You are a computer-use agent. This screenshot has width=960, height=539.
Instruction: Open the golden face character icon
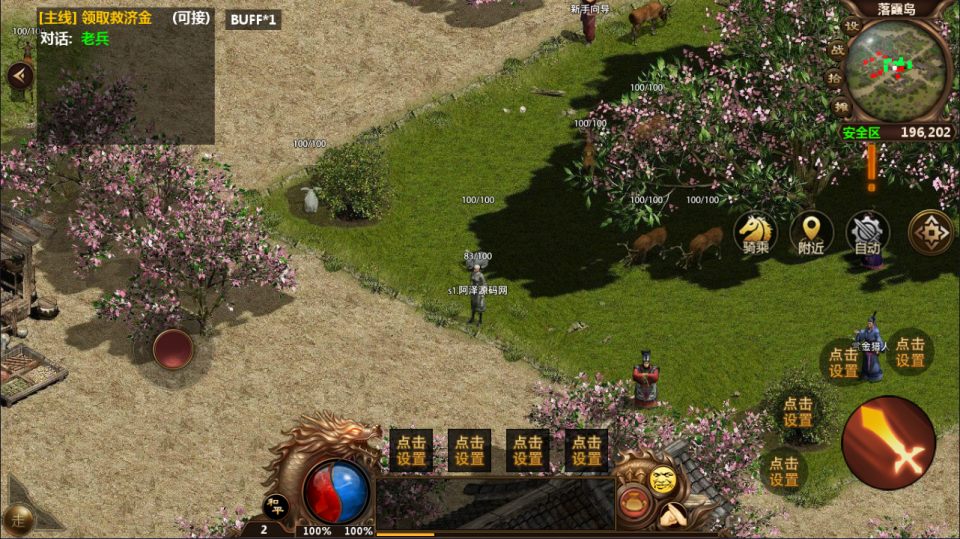(662, 480)
